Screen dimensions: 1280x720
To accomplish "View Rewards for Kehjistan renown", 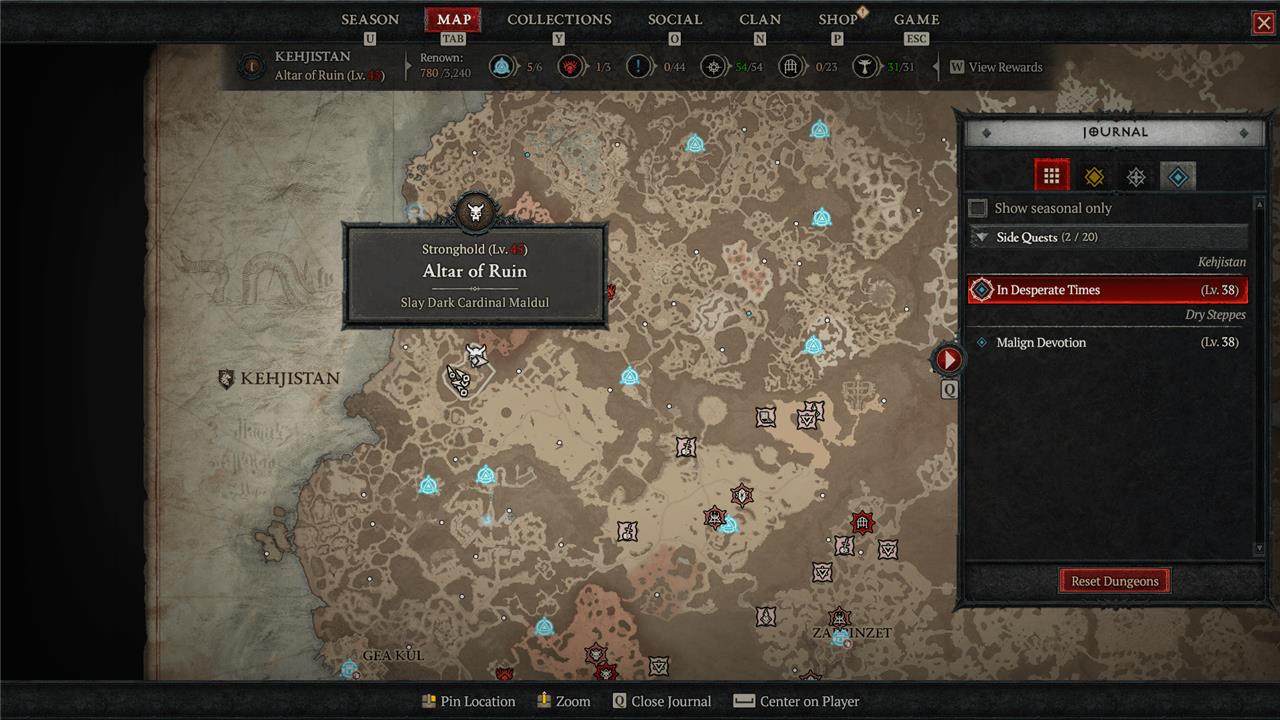I will [996, 67].
